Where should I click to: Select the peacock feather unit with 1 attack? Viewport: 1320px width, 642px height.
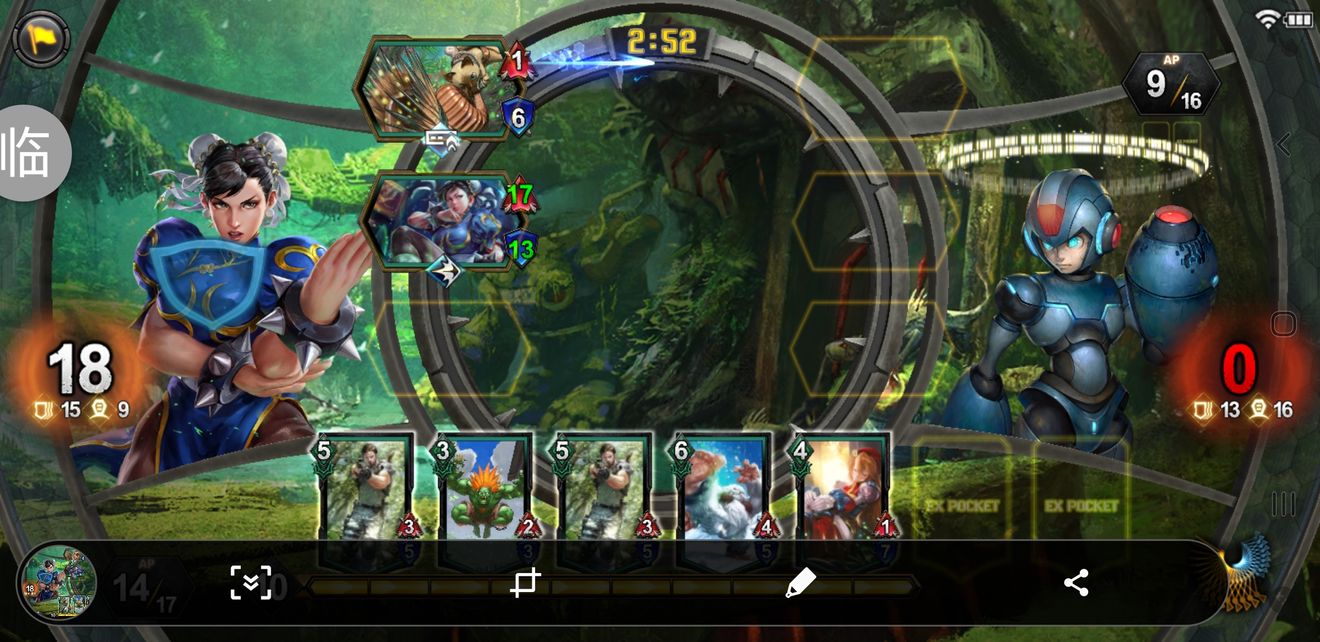pyautogui.click(x=432, y=88)
